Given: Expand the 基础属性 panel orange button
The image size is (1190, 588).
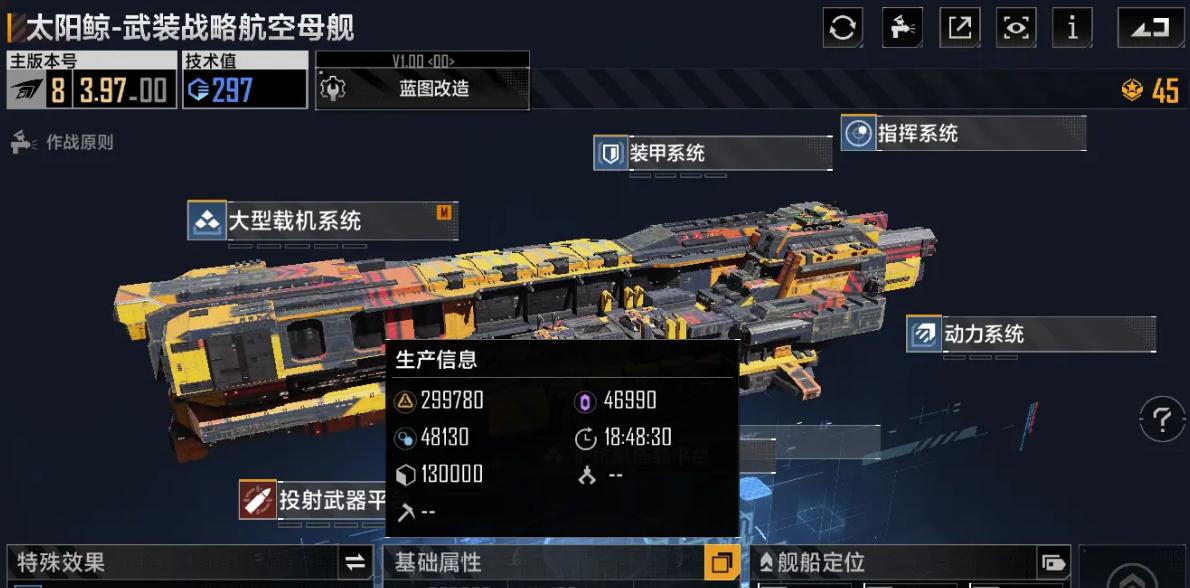Looking at the screenshot, I should (x=721, y=563).
